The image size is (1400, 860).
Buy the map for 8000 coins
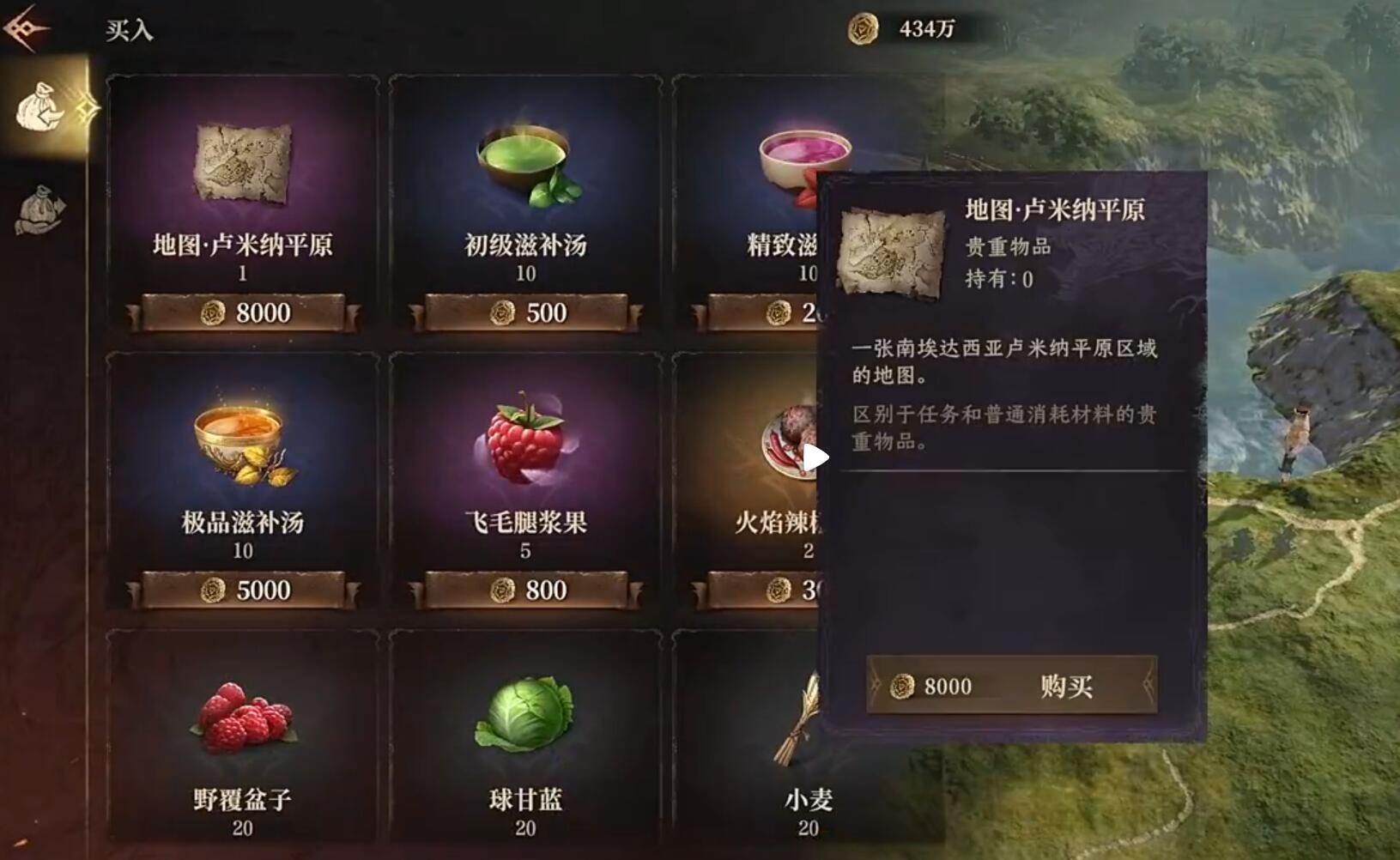click(1011, 685)
